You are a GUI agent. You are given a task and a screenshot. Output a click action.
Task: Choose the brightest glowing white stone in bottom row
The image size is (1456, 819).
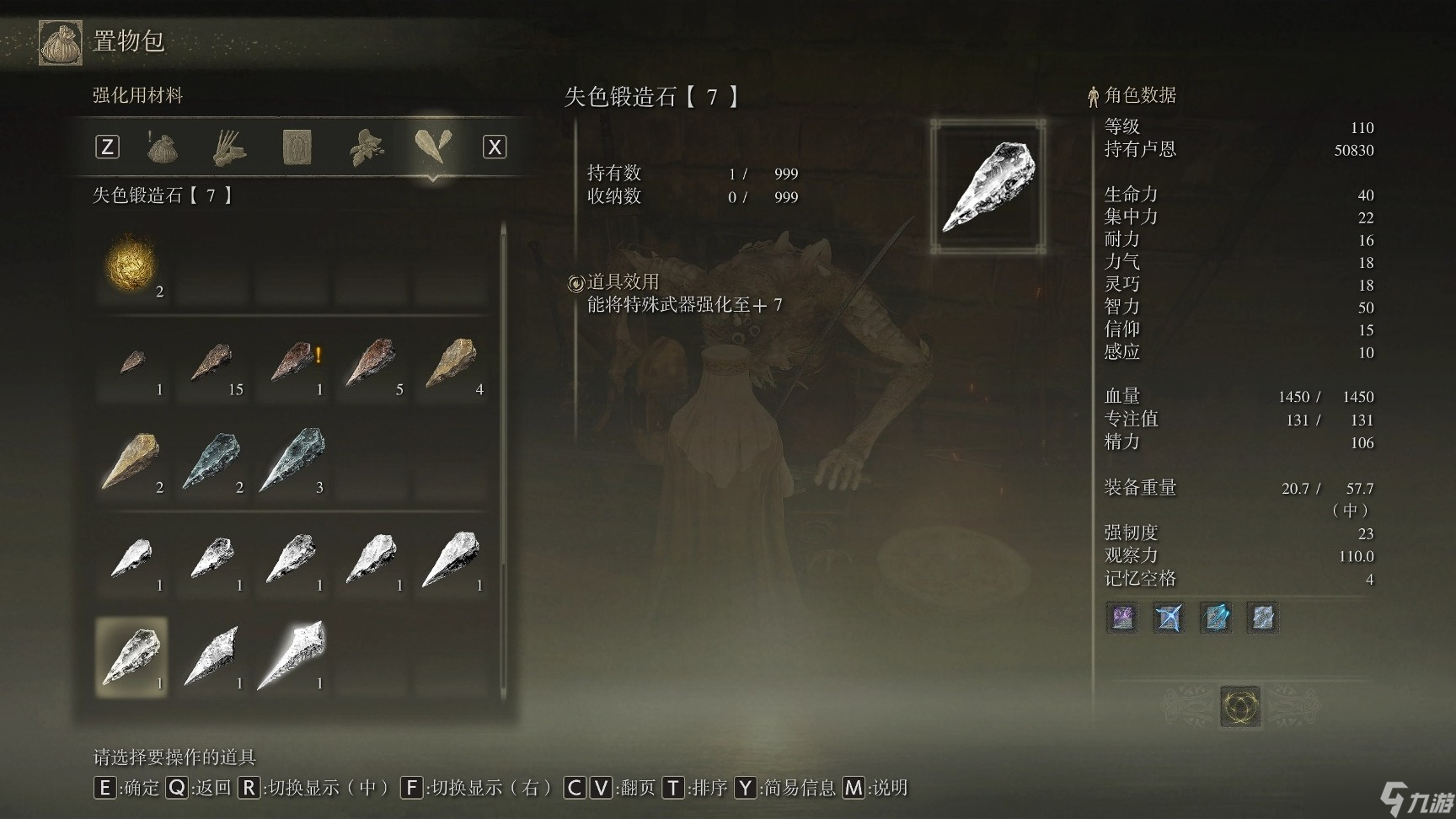point(292,656)
